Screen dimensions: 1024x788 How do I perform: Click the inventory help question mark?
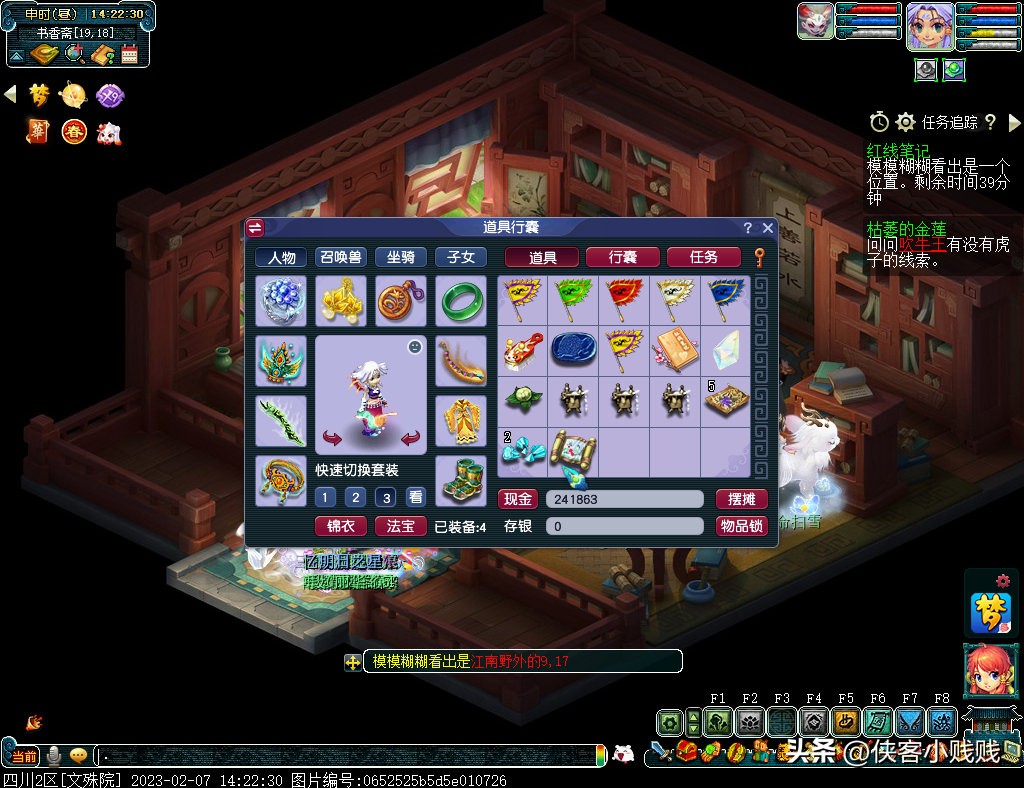coord(747,228)
